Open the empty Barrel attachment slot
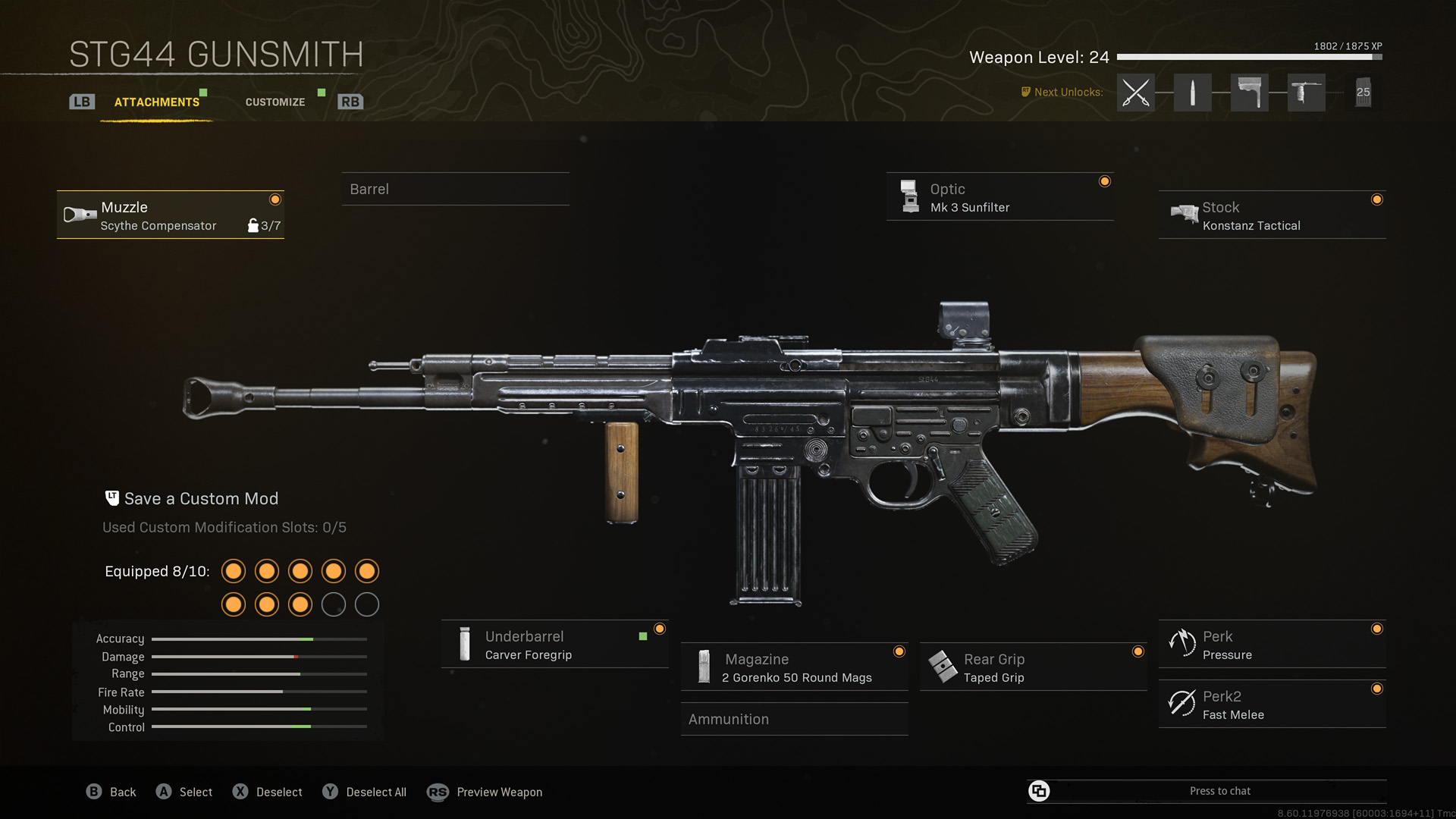 click(455, 189)
